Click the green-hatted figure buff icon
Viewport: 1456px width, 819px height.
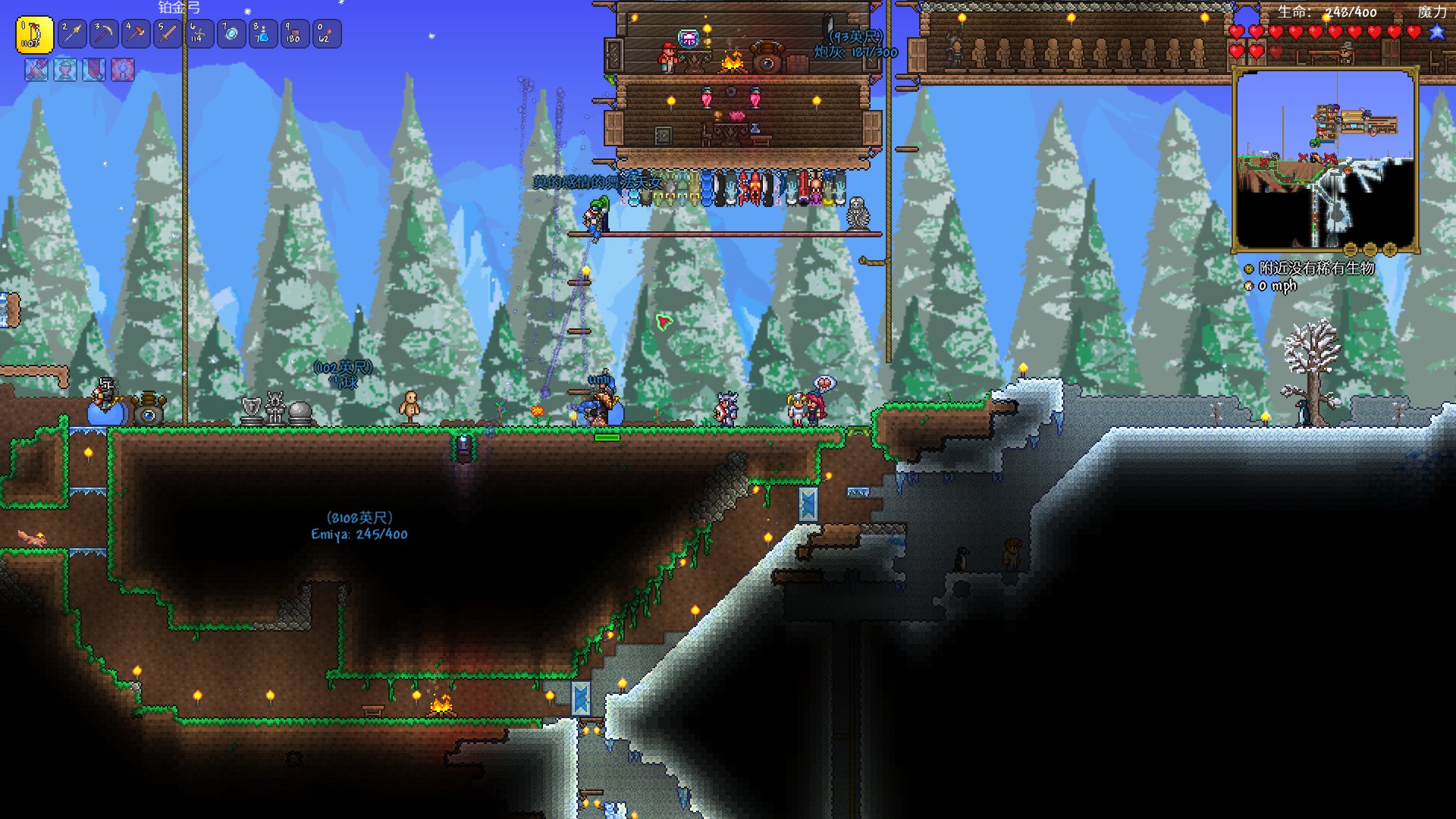[x=65, y=70]
